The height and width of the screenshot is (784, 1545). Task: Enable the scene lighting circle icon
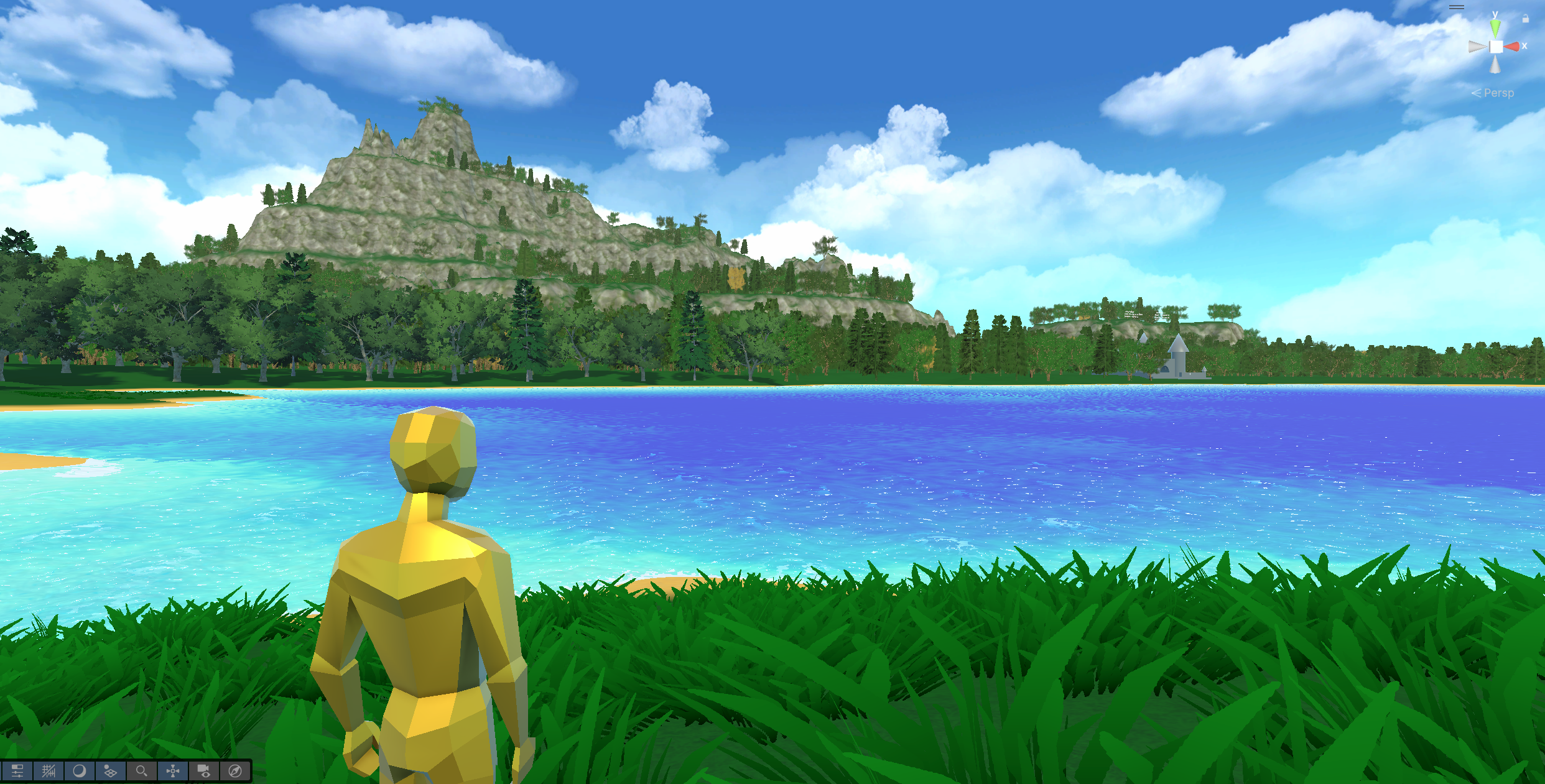click(79, 771)
